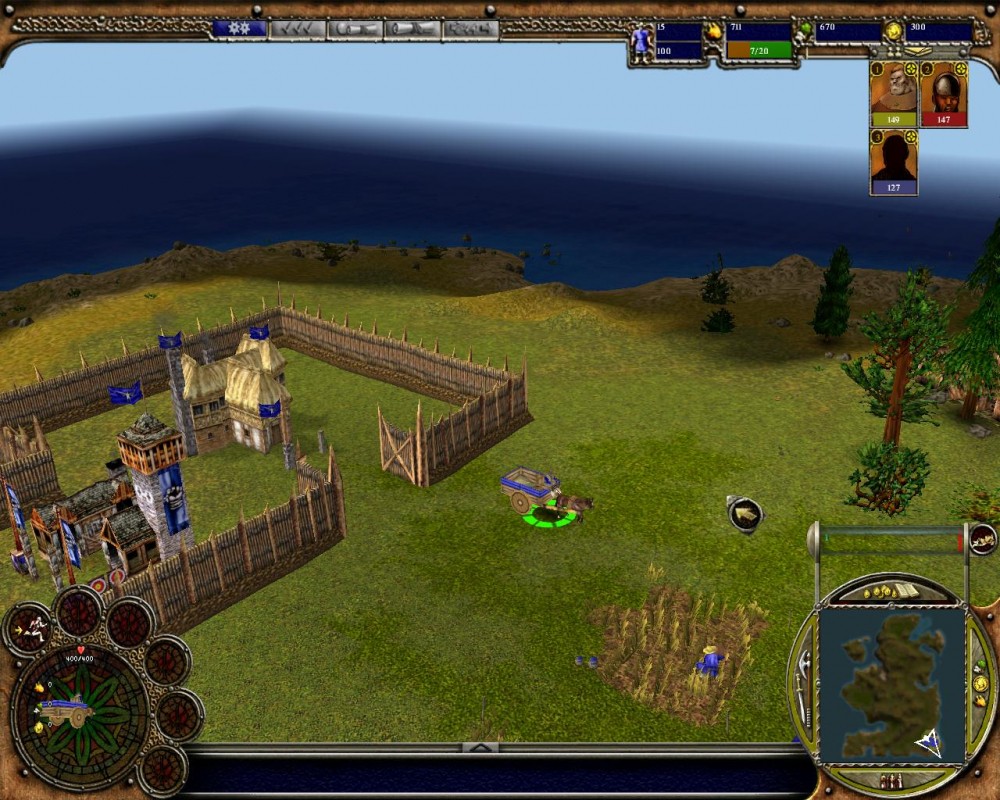
Task: Click the villager population icon in resource bar
Action: [x=641, y=40]
